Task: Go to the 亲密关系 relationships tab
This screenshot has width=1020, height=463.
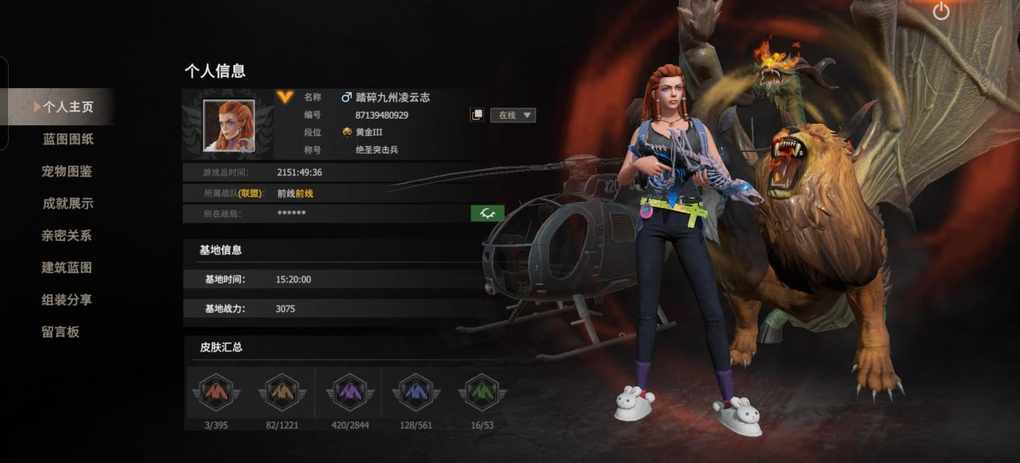Action: (x=68, y=235)
